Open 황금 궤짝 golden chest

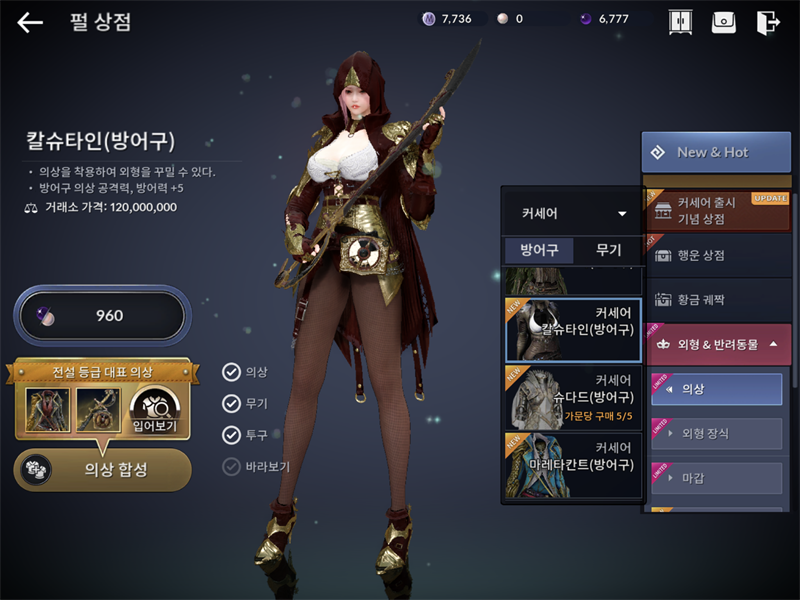coord(715,299)
